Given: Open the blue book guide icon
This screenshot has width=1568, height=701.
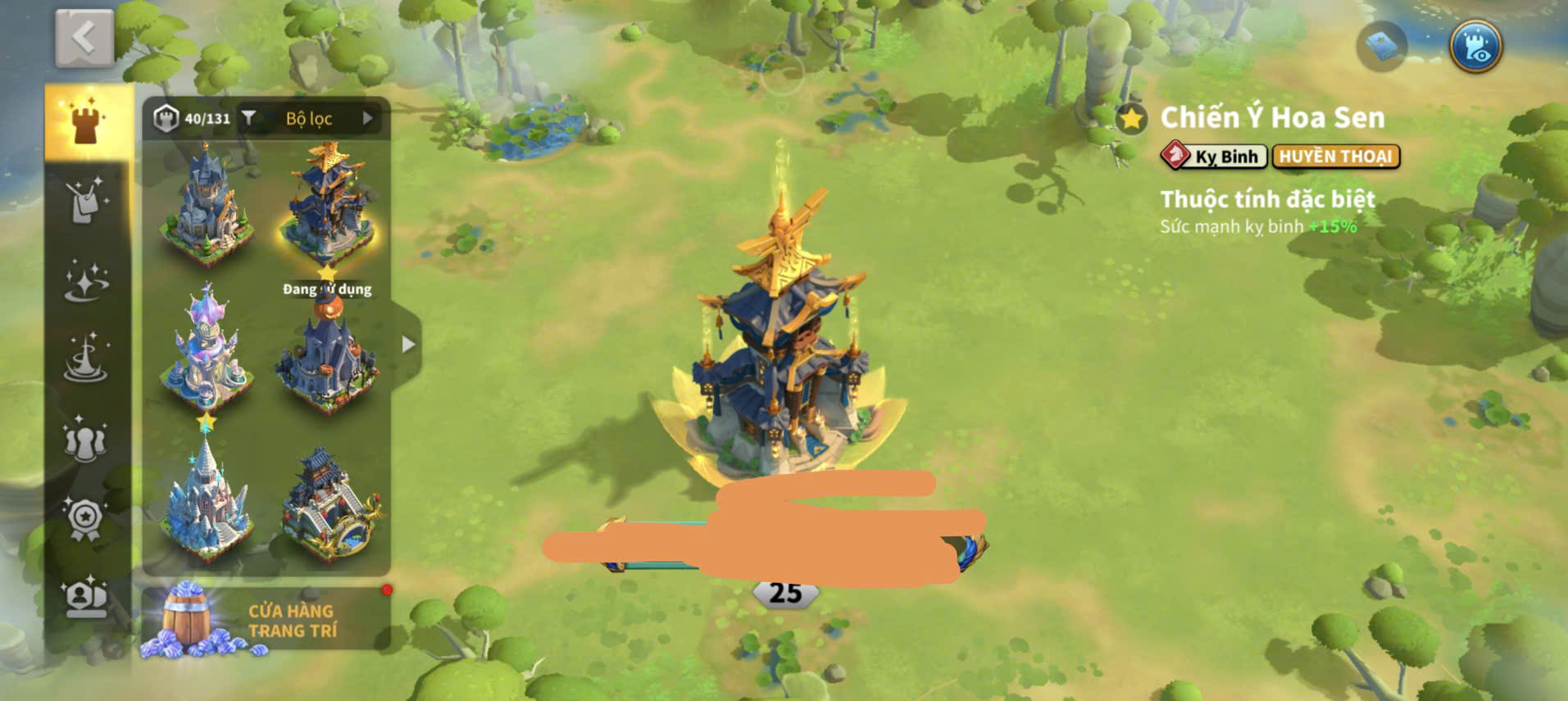Looking at the screenshot, I should tap(1382, 46).
